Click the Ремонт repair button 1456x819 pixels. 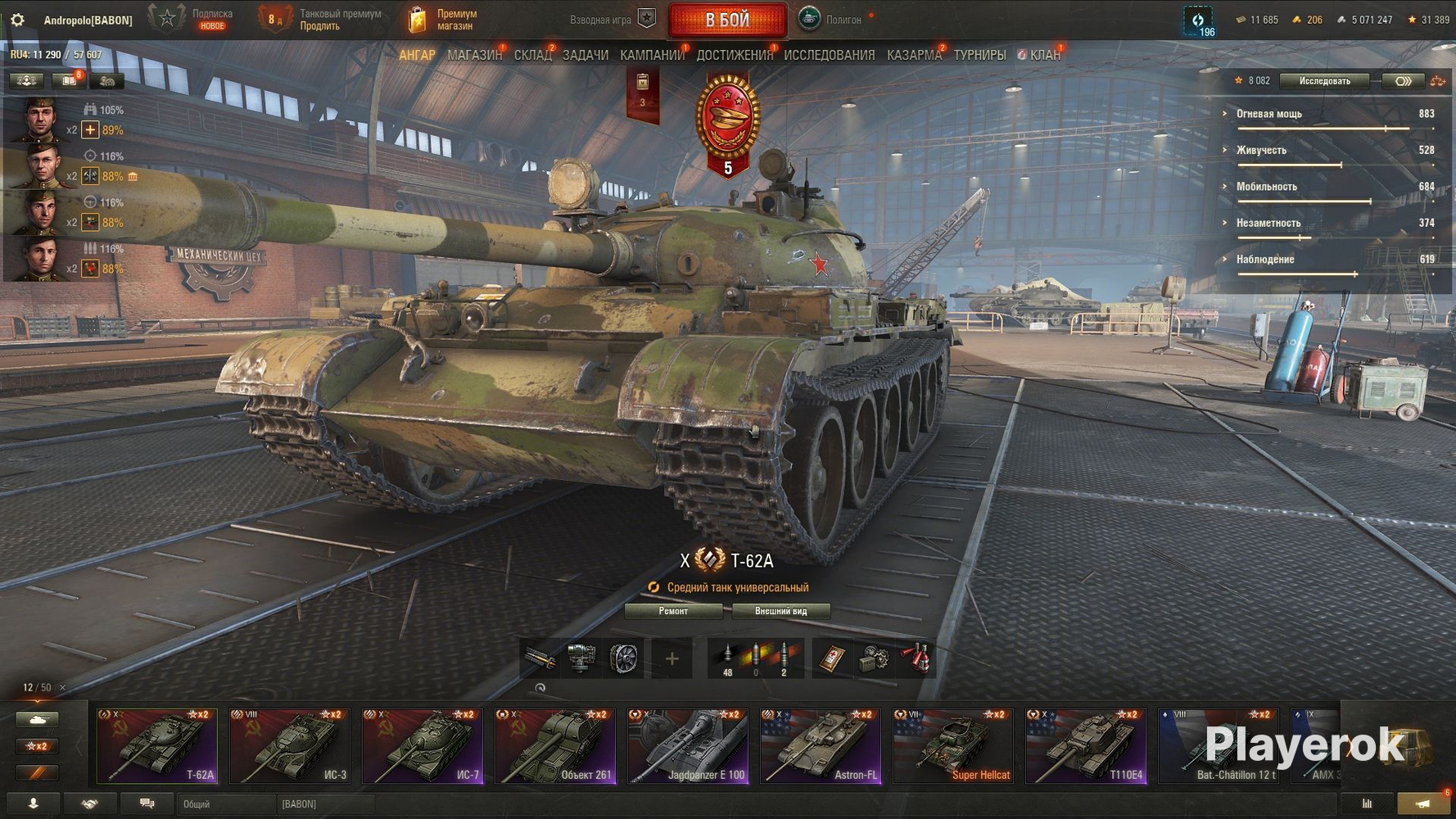[673, 611]
